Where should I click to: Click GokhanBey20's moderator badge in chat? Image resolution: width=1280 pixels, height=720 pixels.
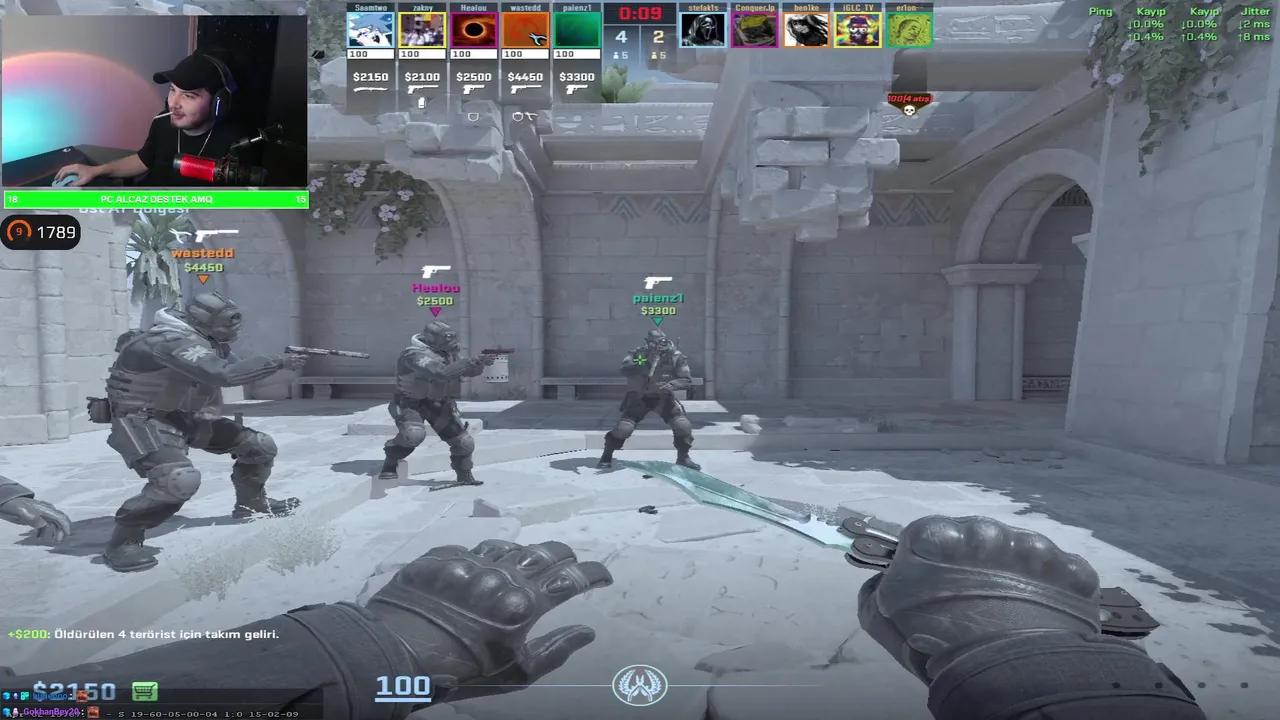click(x=14, y=712)
